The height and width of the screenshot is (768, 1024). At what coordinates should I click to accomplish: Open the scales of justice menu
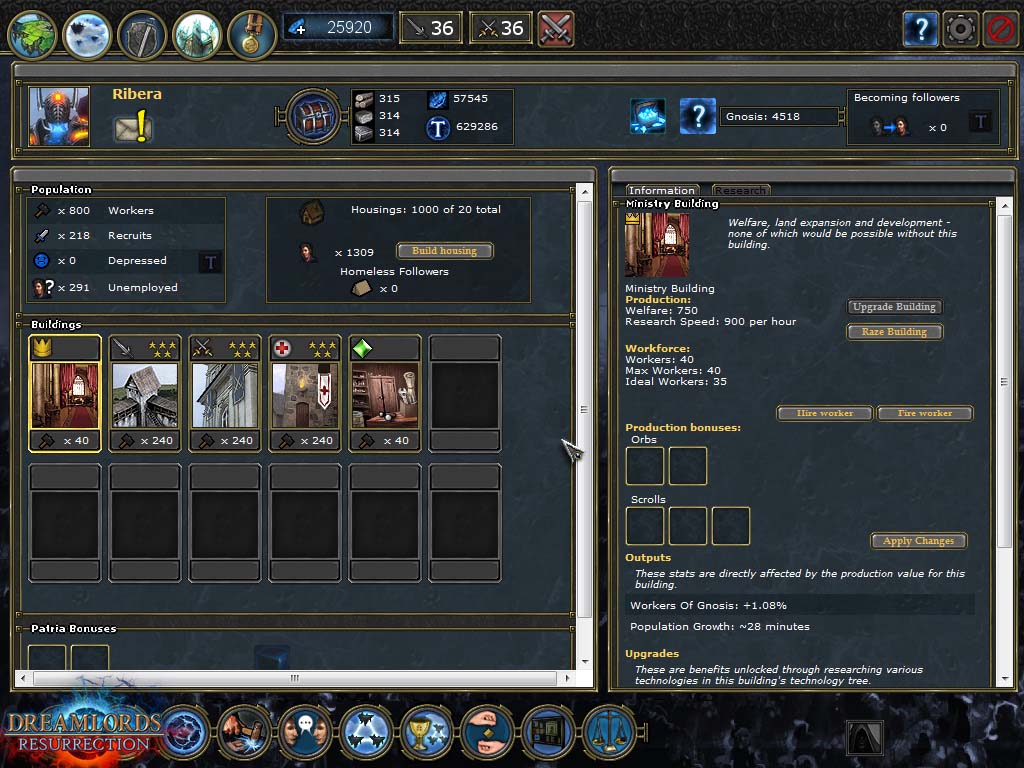point(608,732)
